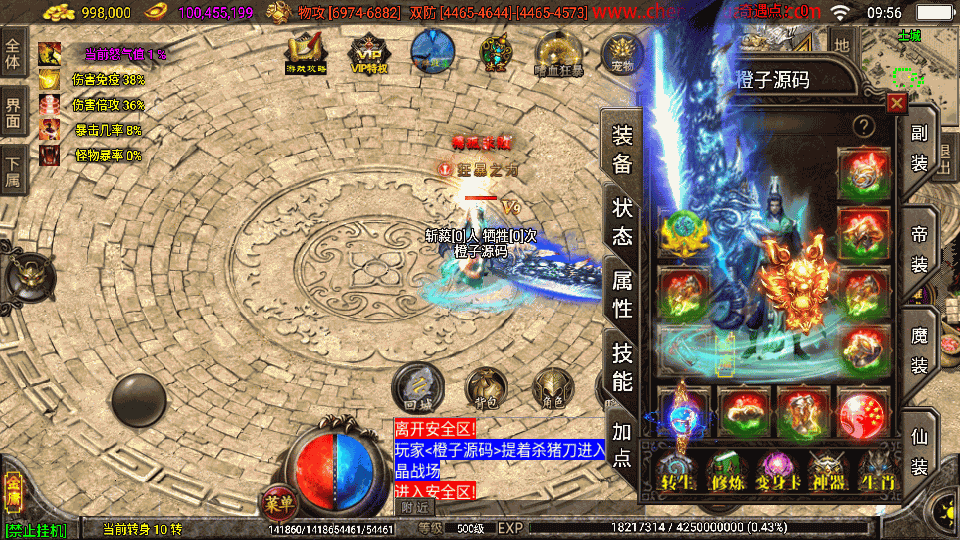
Task: Open the 变身卡 transformation card feature
Action: click(x=778, y=468)
